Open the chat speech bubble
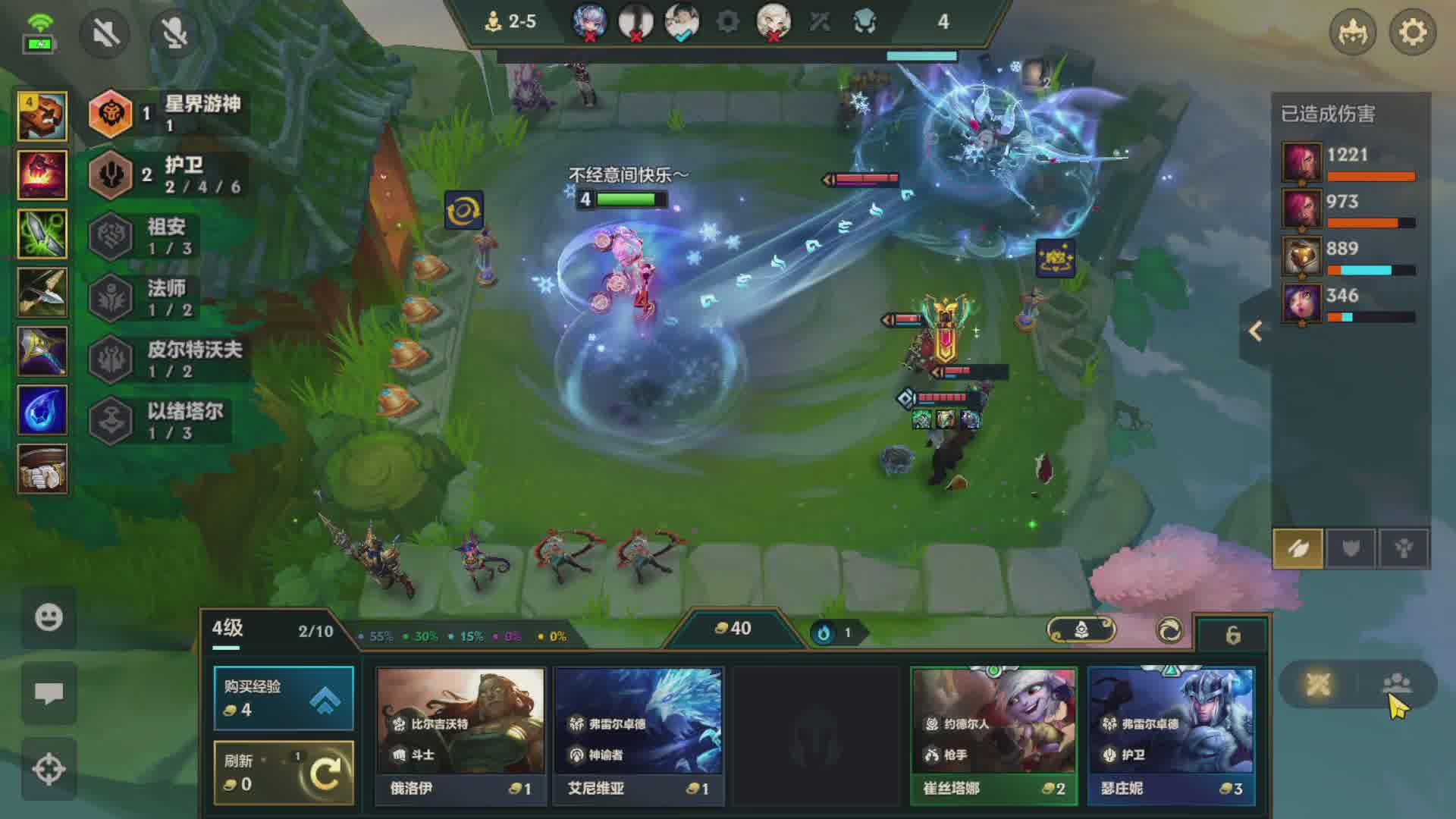 coord(49,693)
